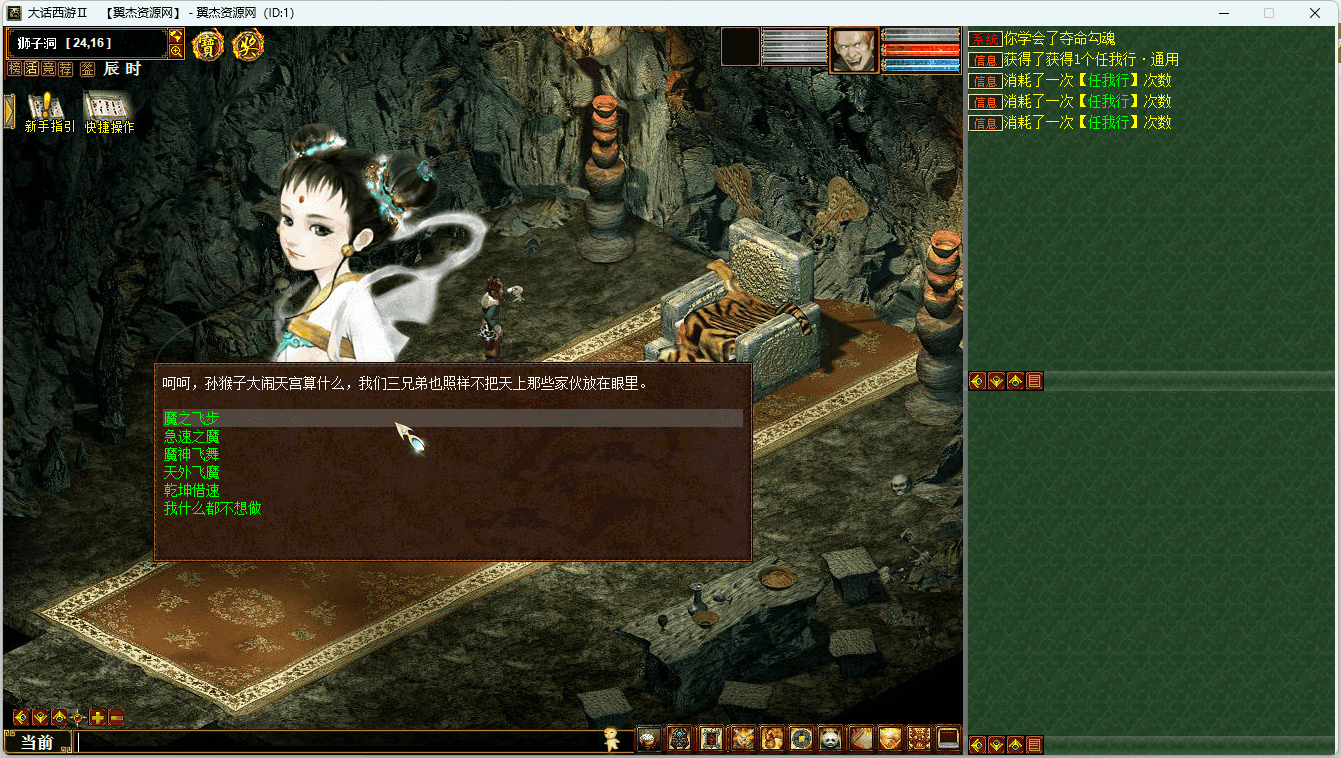Open the 活 activity button

[x=31, y=69]
